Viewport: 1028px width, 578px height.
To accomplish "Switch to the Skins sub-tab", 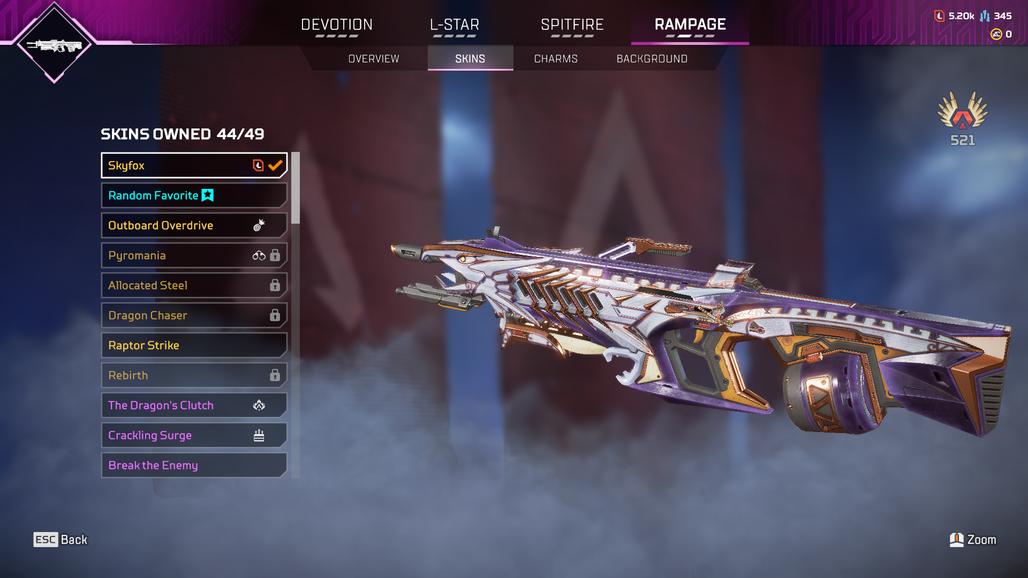I will pos(470,59).
